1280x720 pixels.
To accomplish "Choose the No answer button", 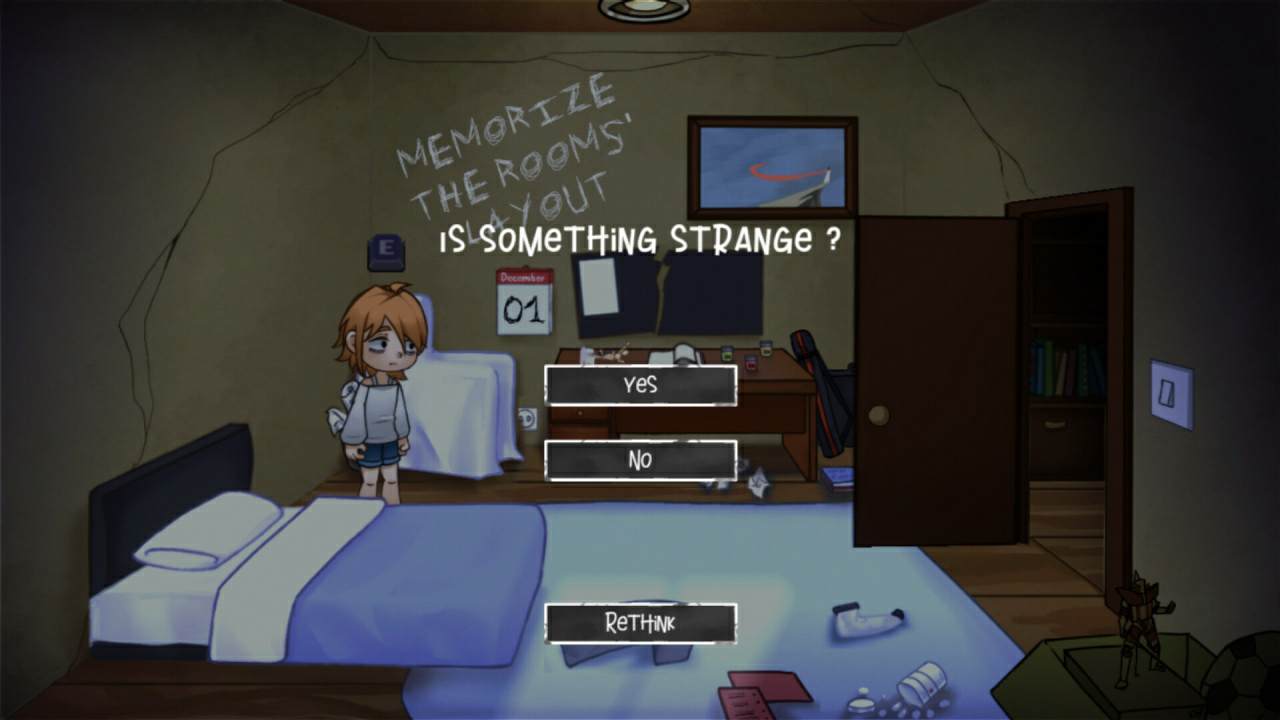I will [x=640, y=460].
